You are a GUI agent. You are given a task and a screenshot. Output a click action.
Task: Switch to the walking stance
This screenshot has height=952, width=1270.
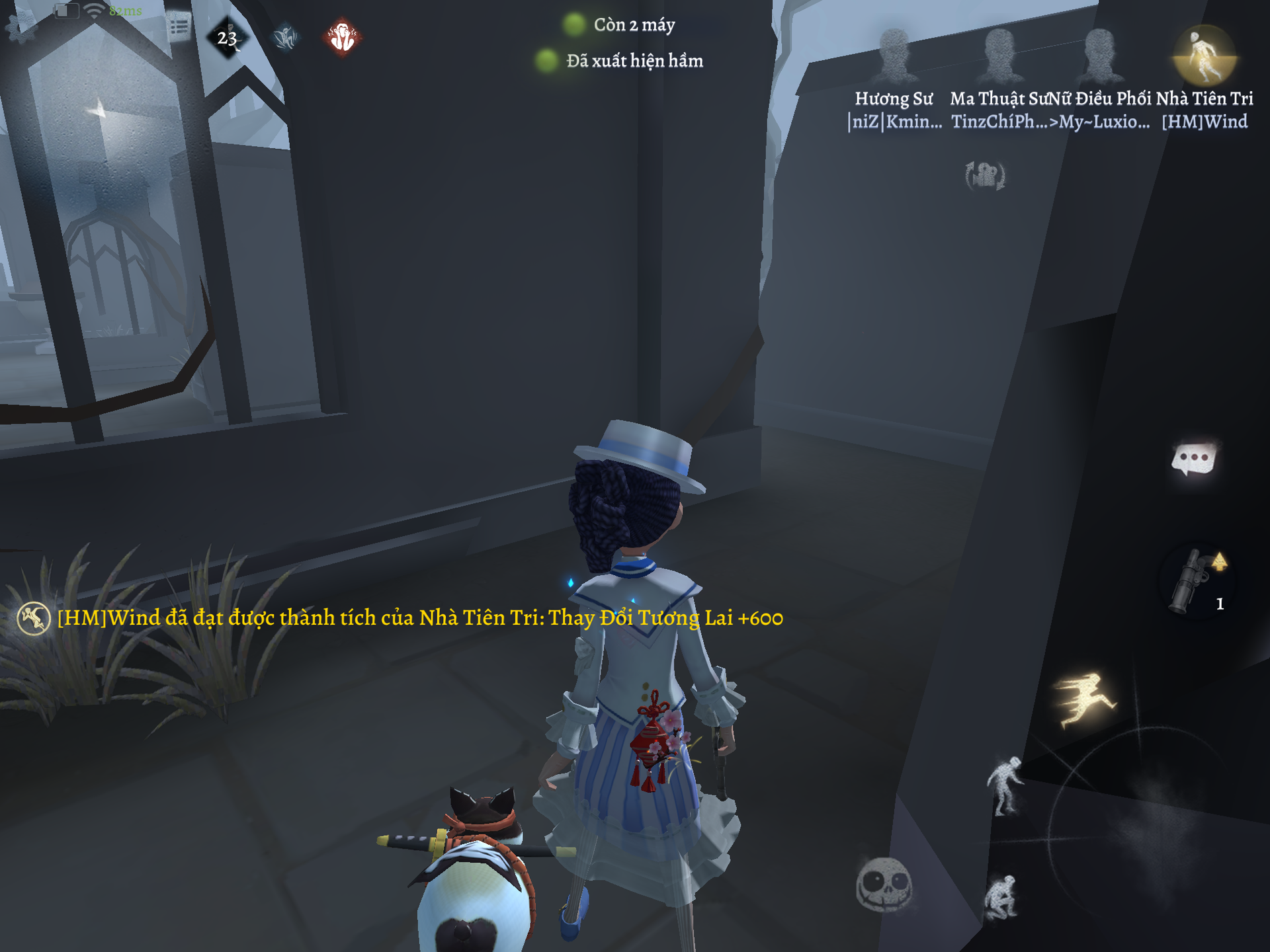1005,787
